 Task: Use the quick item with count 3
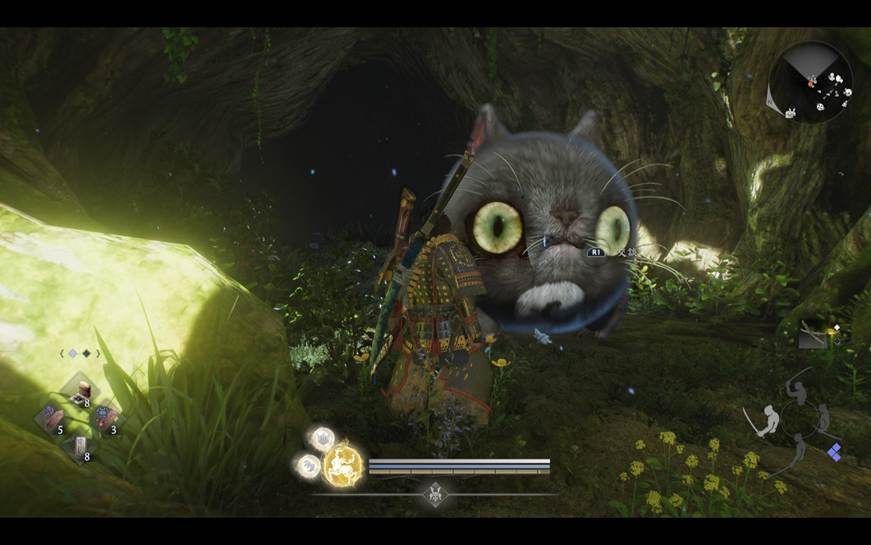(105, 417)
